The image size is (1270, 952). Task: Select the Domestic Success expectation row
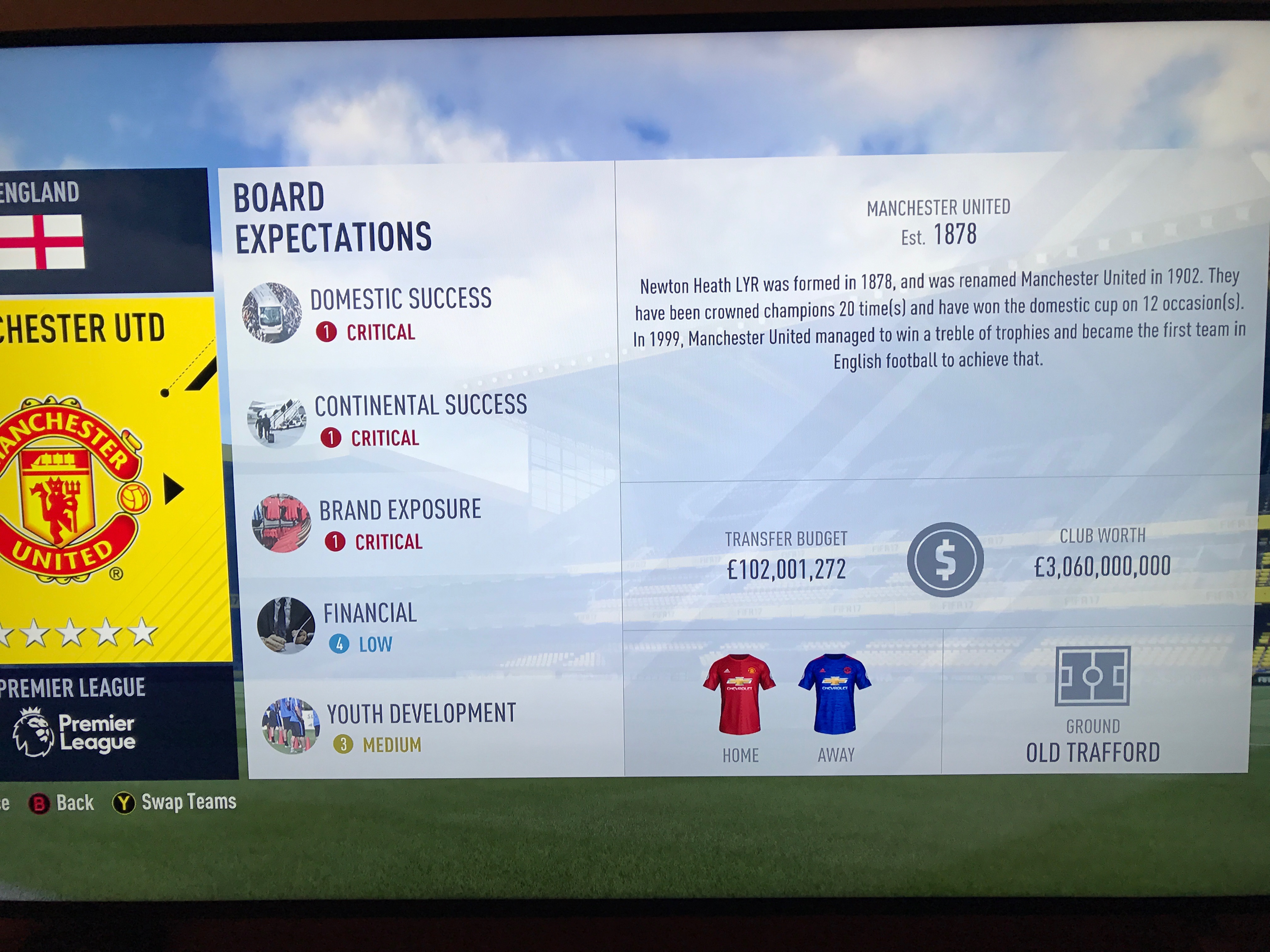point(400,313)
